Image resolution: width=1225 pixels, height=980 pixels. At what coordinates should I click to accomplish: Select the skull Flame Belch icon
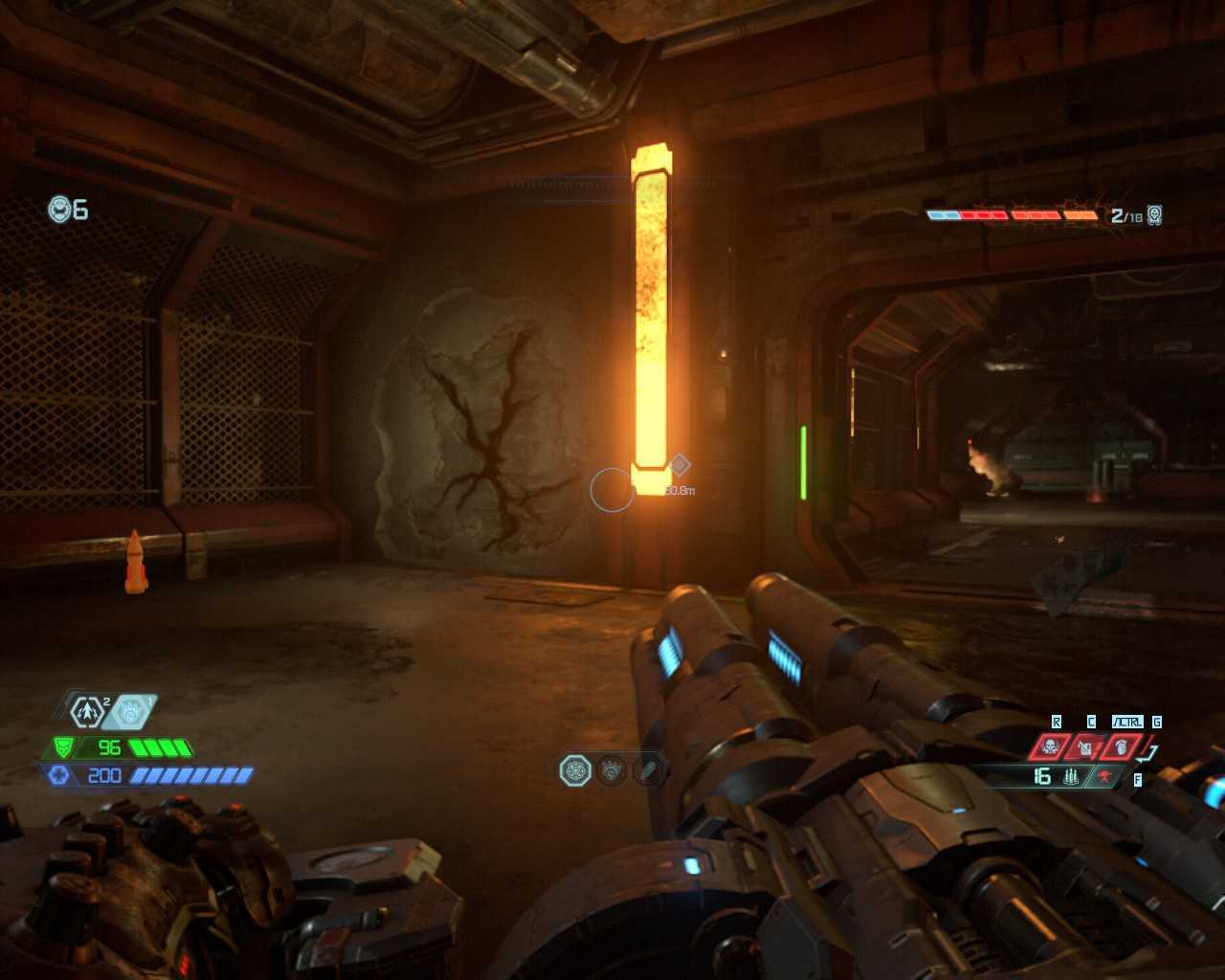(1051, 746)
